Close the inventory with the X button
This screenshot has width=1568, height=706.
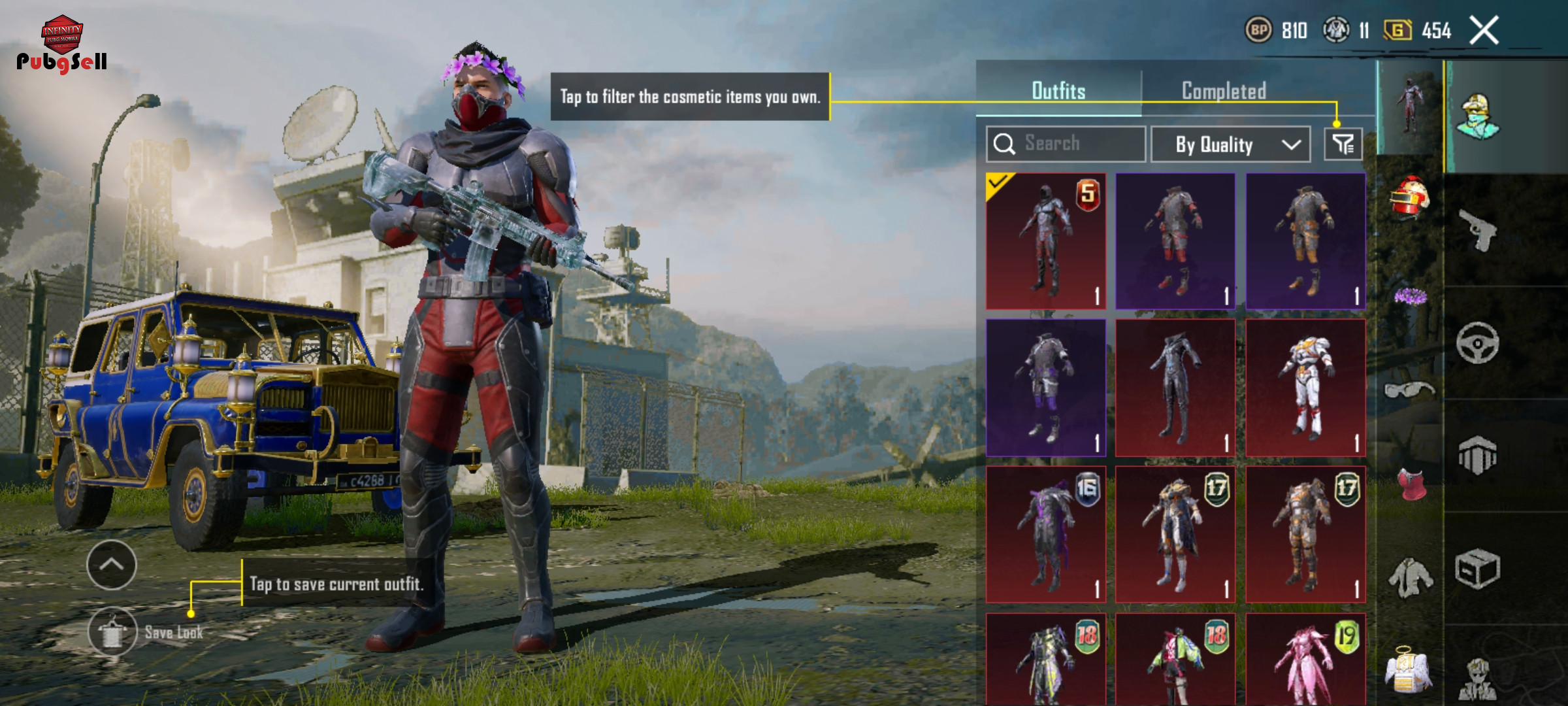click(1484, 31)
